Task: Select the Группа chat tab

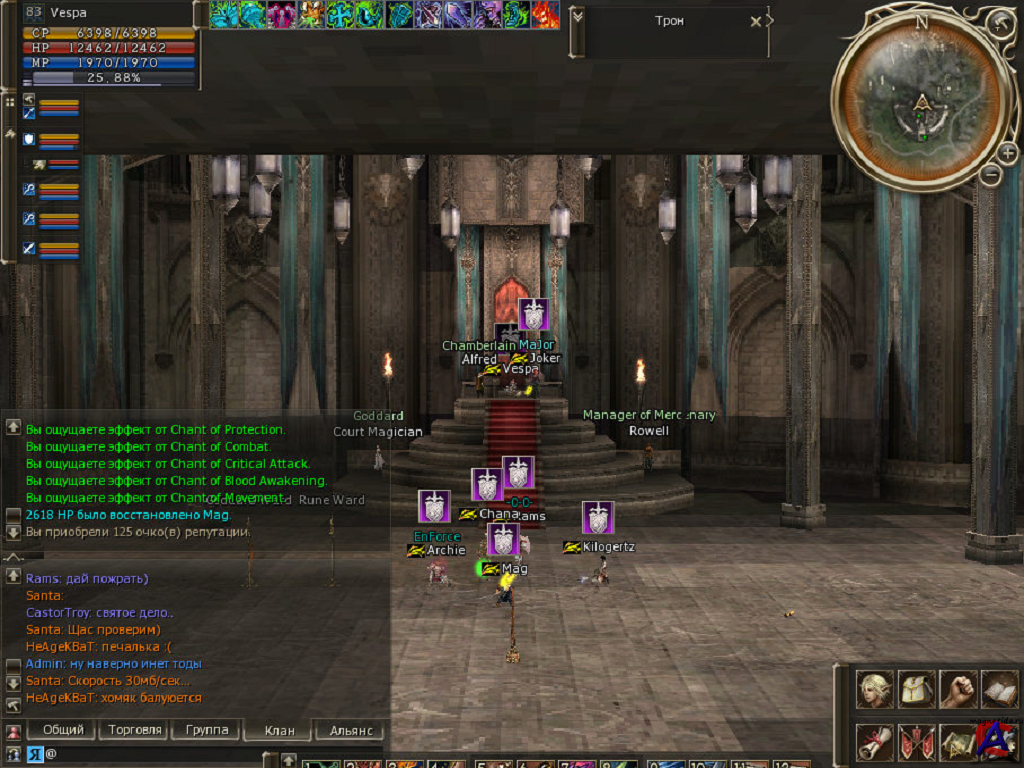Action: 207,730
